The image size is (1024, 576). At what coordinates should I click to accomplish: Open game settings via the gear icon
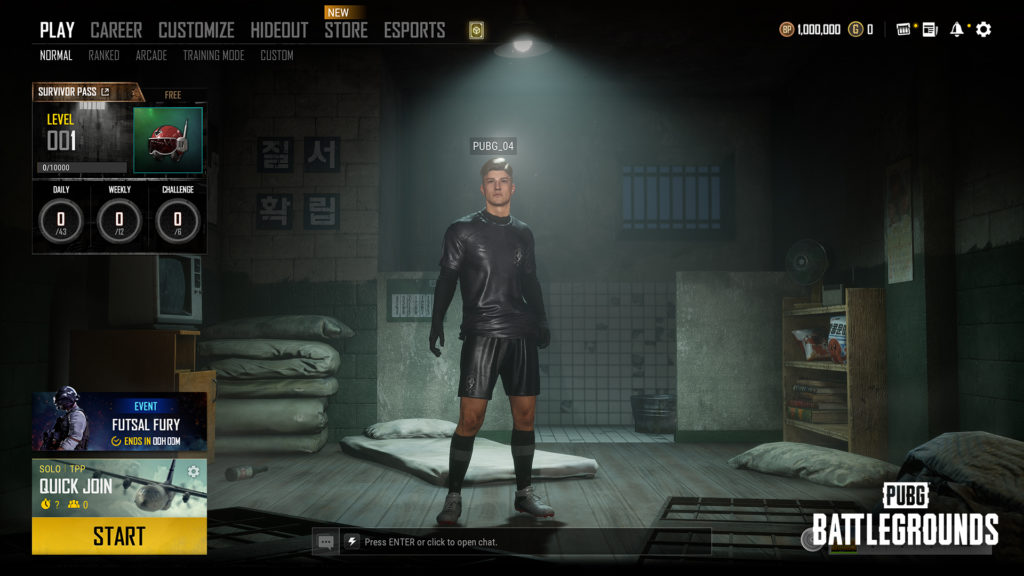(x=984, y=30)
